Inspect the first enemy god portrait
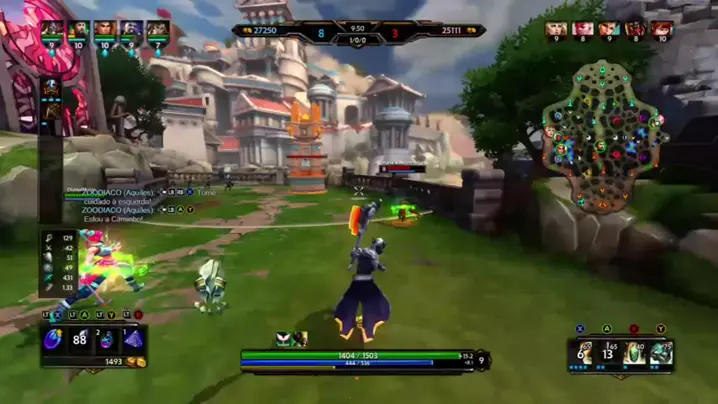Screen dimensions: 718x404 pos(556,29)
